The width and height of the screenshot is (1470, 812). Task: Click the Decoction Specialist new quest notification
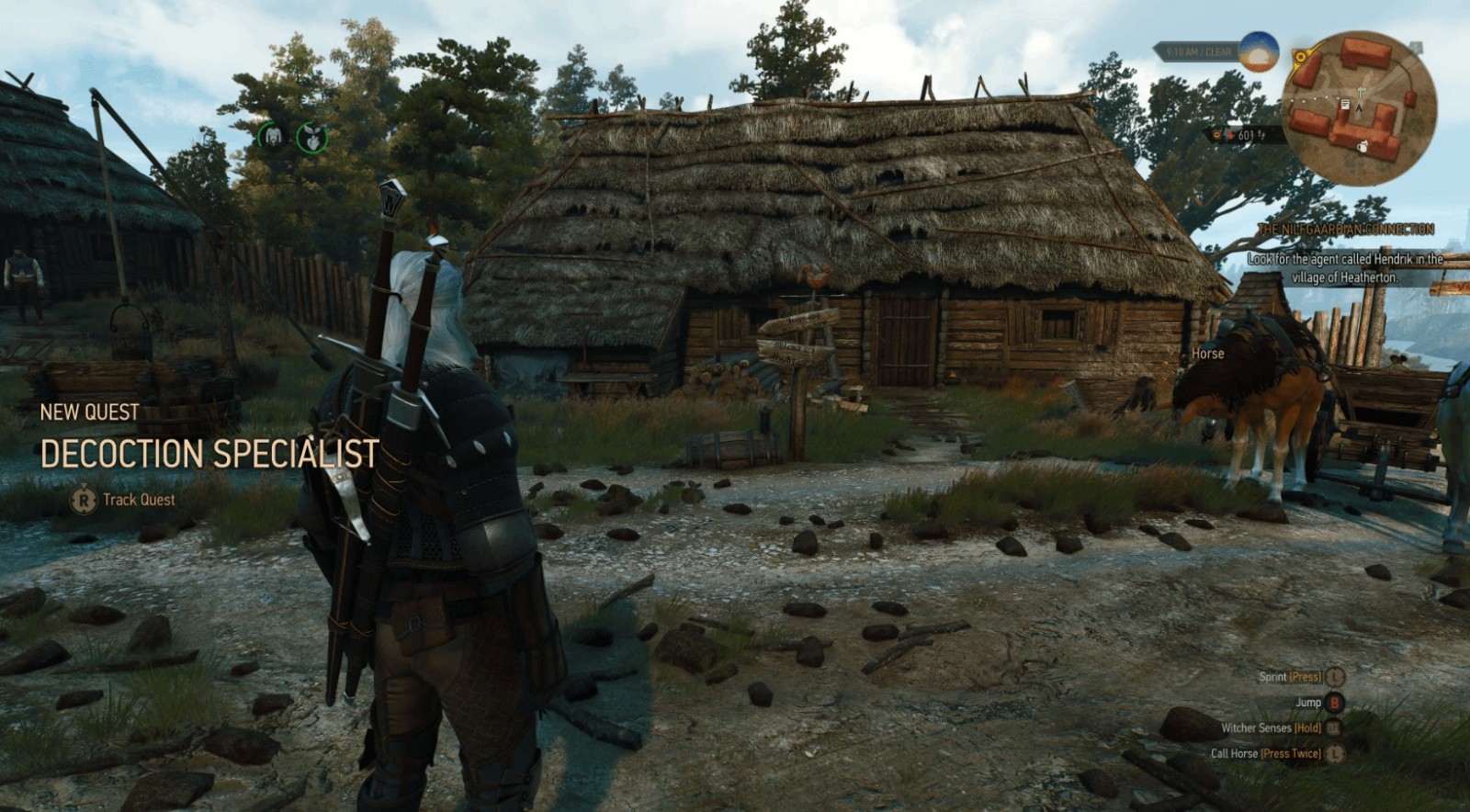click(209, 454)
